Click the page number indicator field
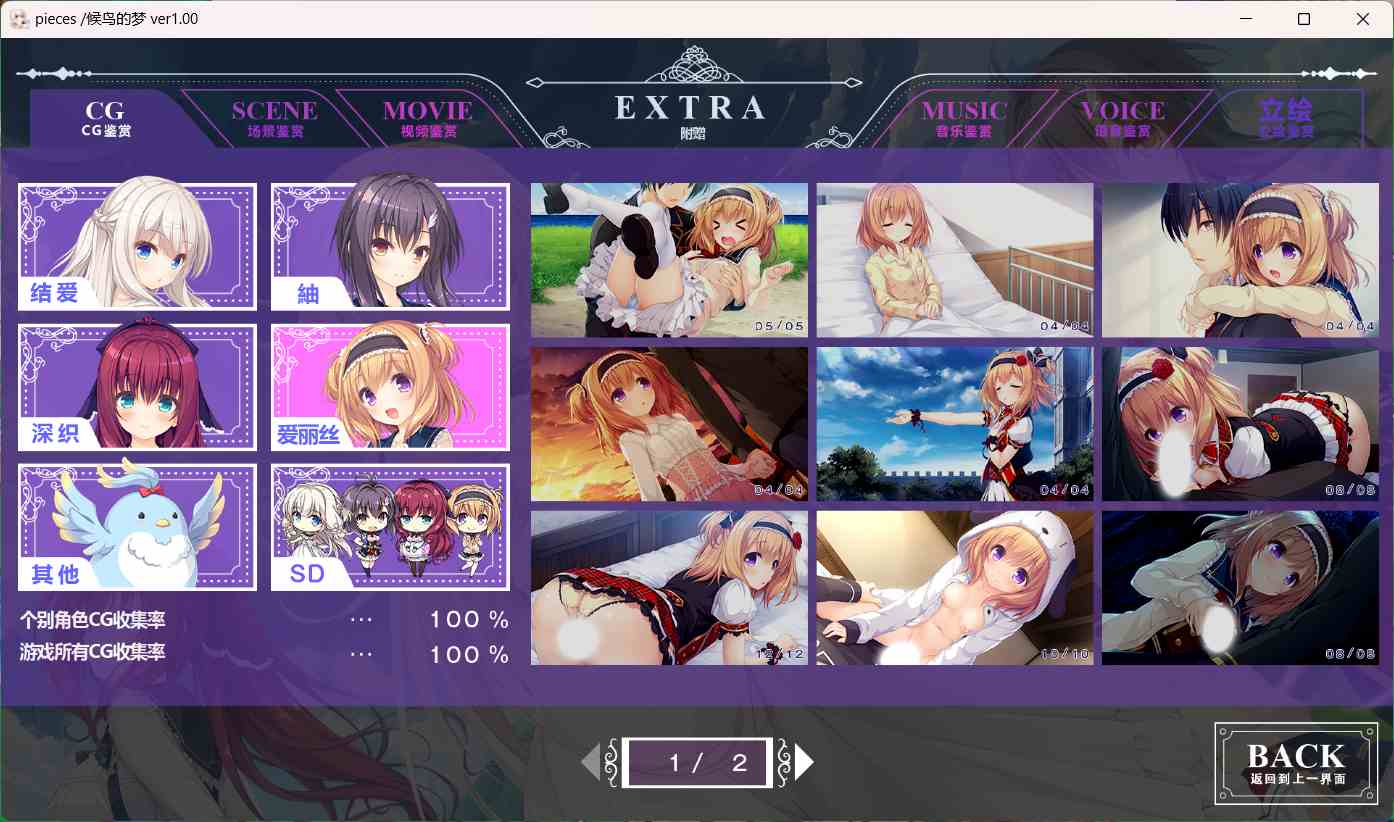1394x822 pixels. click(x=697, y=761)
